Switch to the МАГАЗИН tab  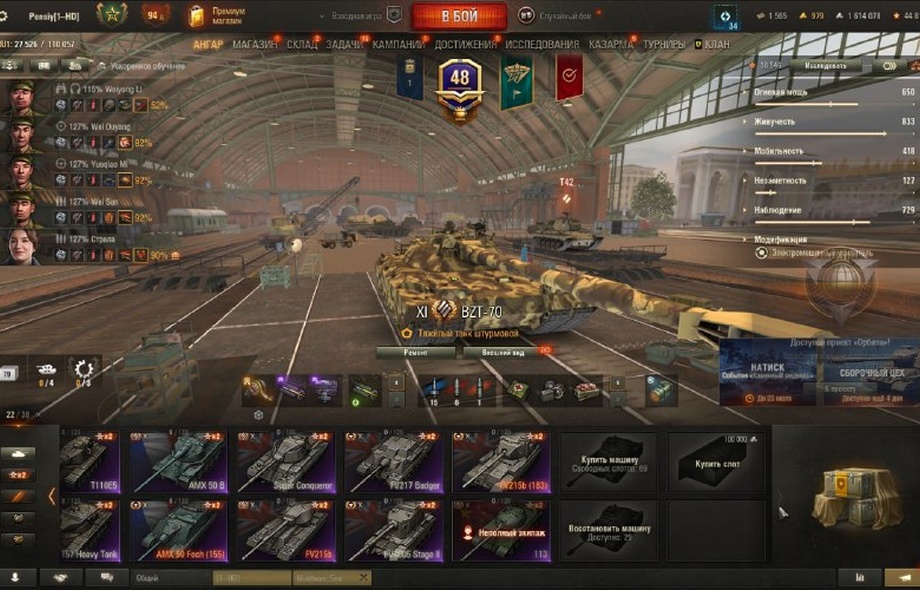(256, 45)
